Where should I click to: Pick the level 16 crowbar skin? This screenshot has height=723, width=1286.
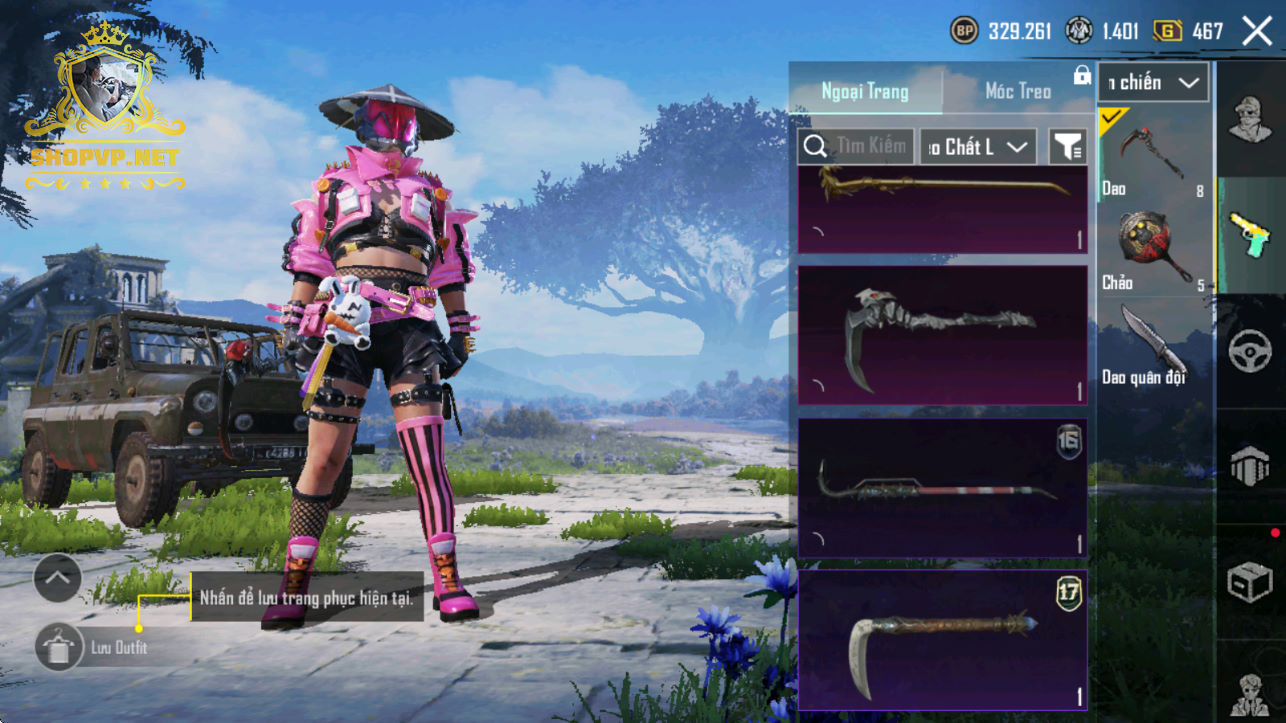[x=942, y=487]
